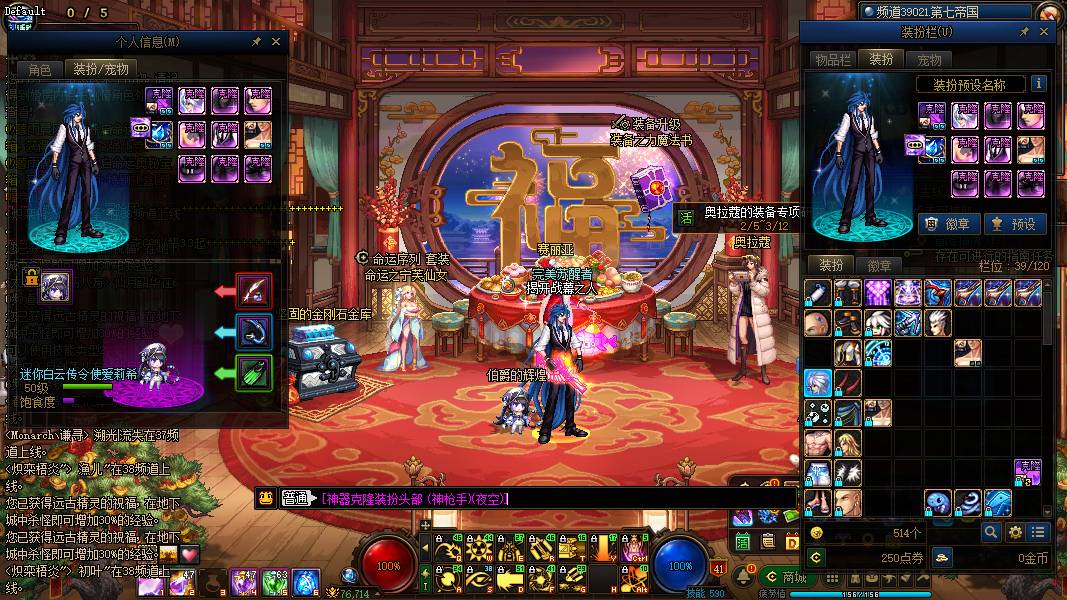This screenshot has height=600, width=1067.
Task: Click the blue info icon beside preset name
Action: point(1039,84)
